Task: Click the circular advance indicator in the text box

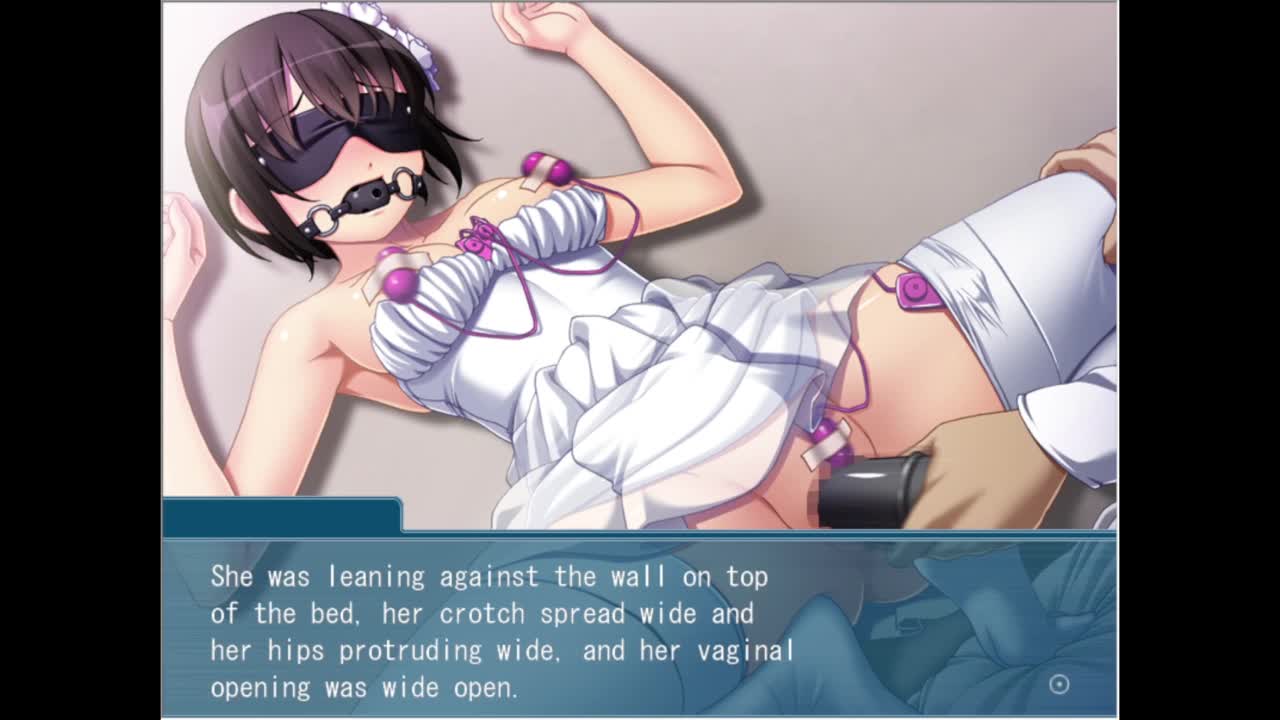Action: click(1059, 684)
